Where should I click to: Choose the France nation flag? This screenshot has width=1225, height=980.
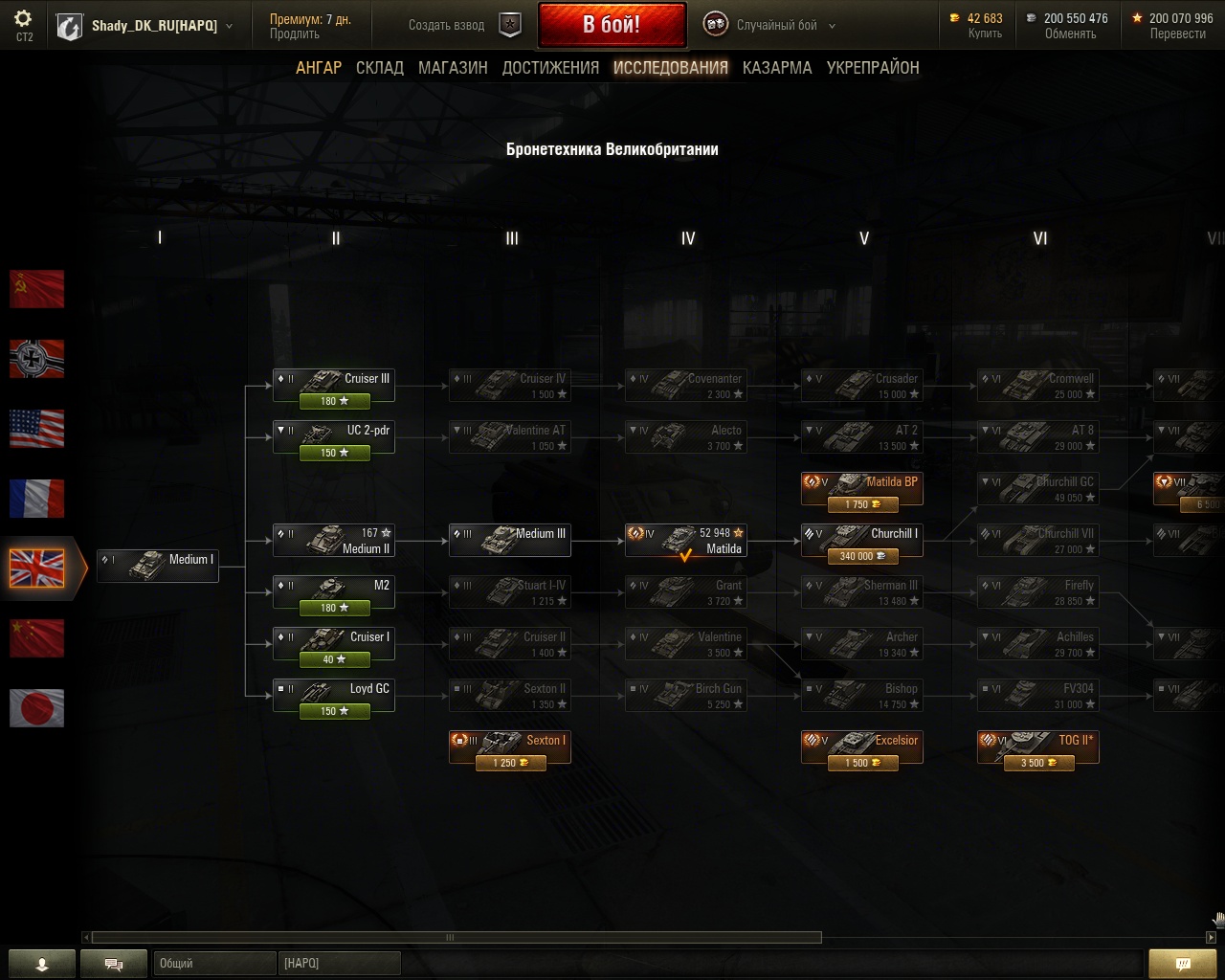[37, 499]
